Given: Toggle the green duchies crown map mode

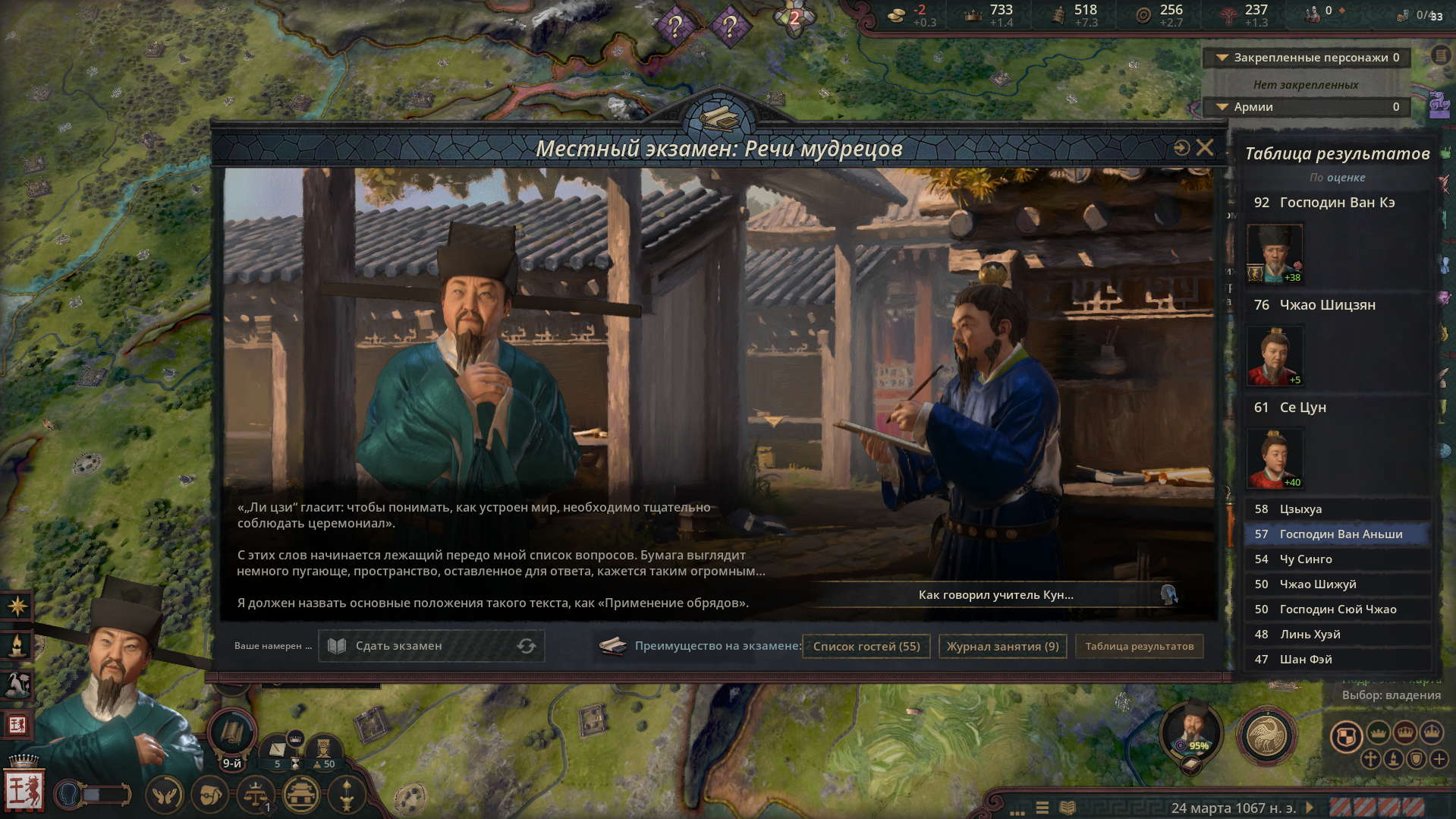Looking at the screenshot, I should click(x=1379, y=732).
